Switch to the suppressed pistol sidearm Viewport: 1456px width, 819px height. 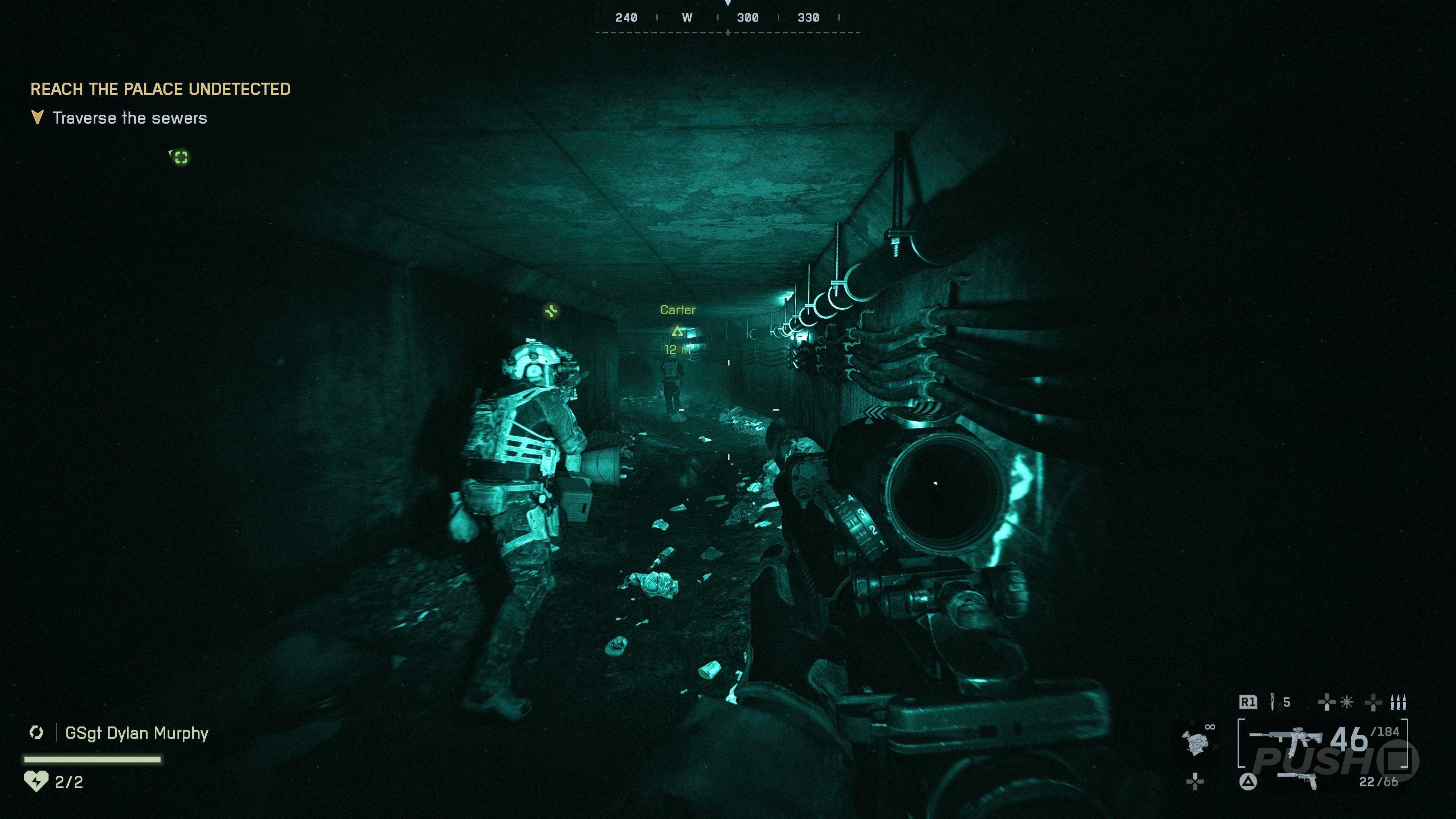tap(1298, 780)
